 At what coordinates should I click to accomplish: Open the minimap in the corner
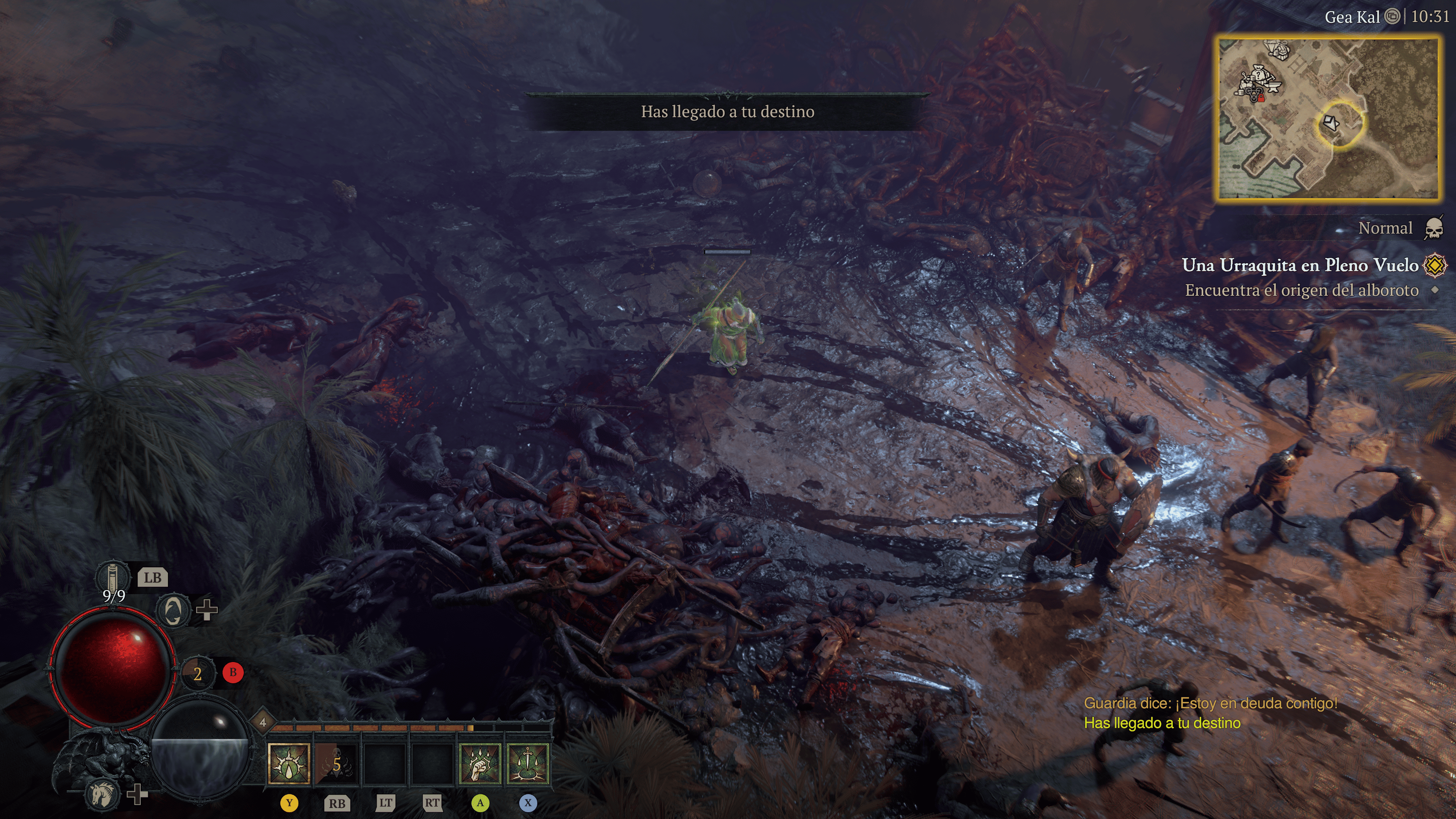pyautogui.click(x=1327, y=119)
